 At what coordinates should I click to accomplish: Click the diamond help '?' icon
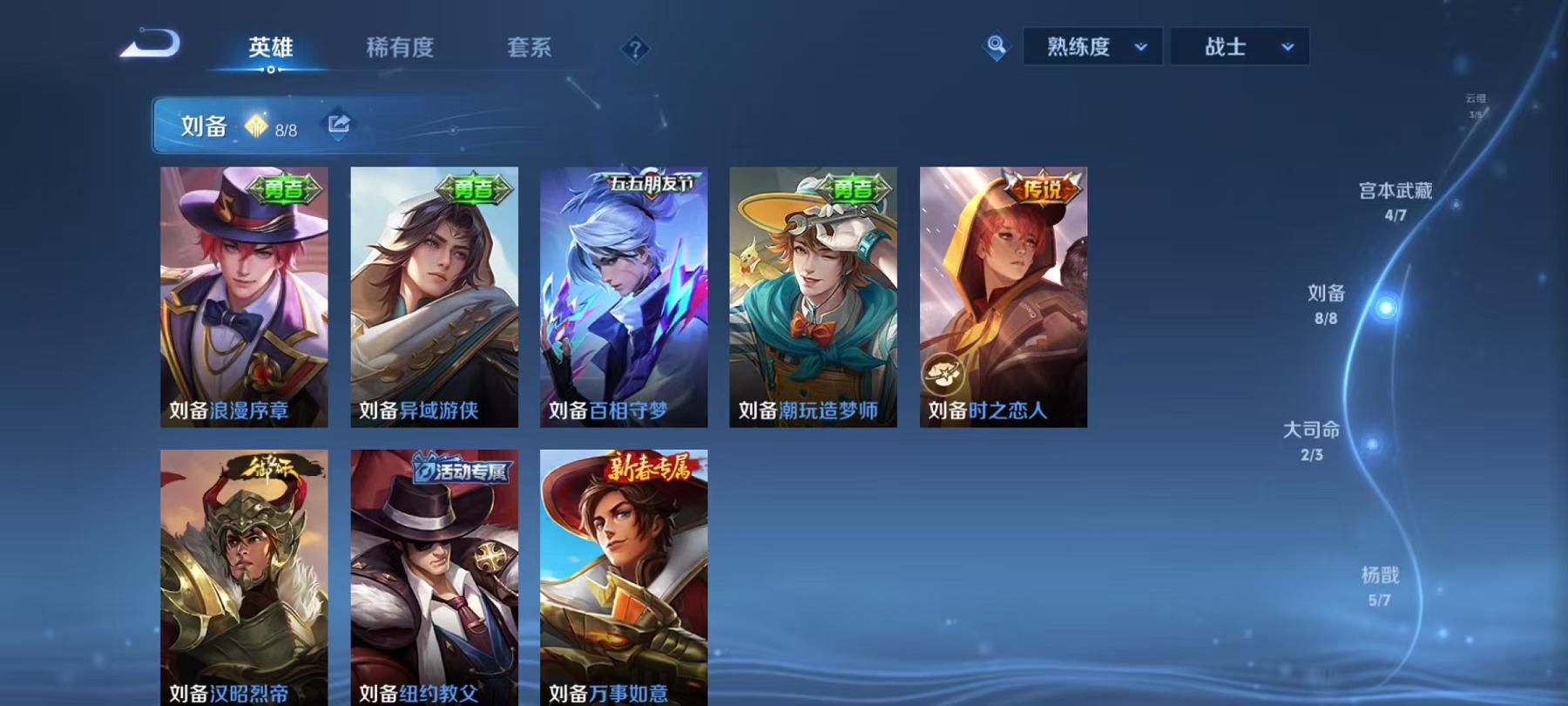pyautogui.click(x=635, y=50)
